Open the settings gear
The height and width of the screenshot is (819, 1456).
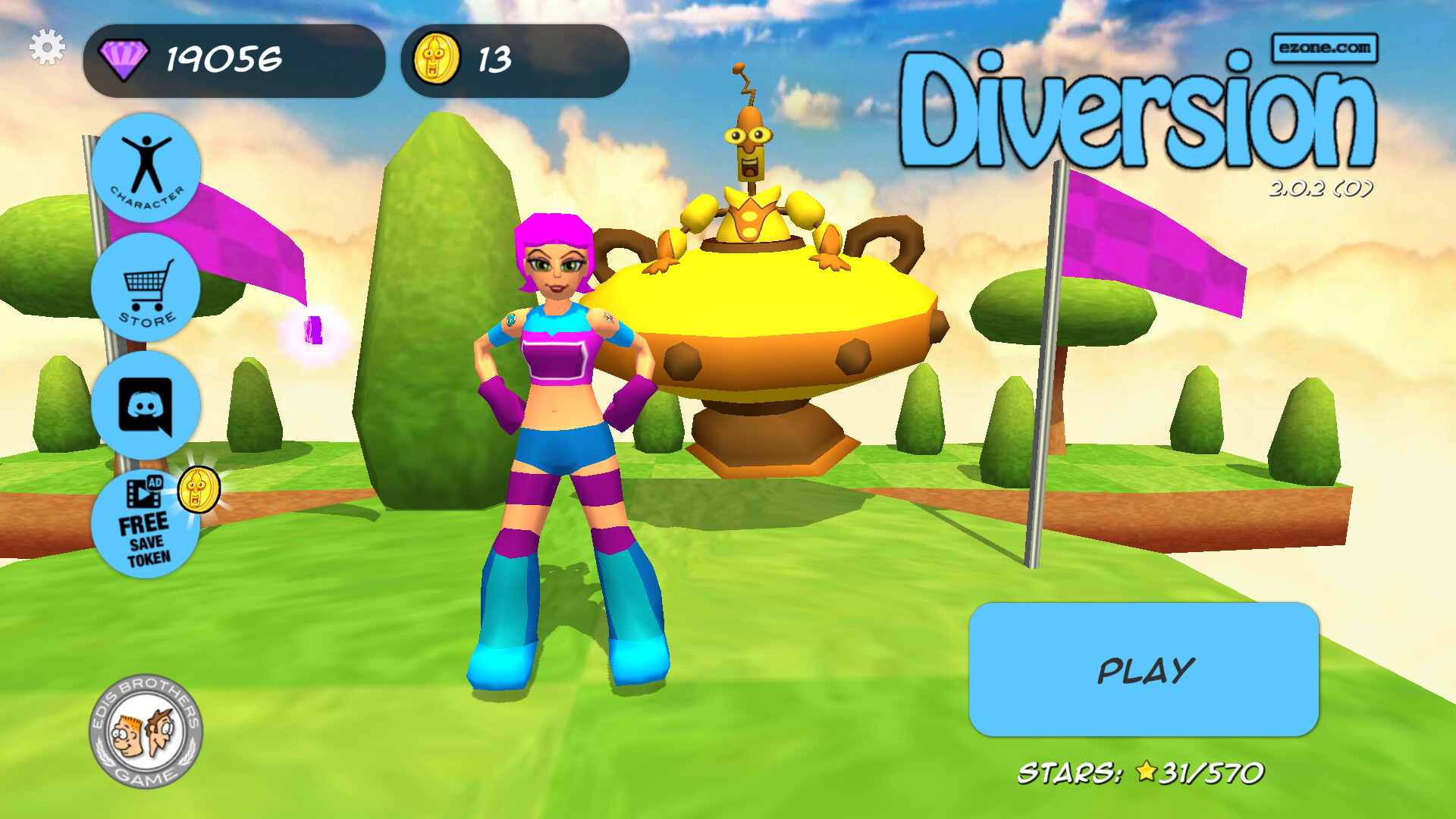47,47
